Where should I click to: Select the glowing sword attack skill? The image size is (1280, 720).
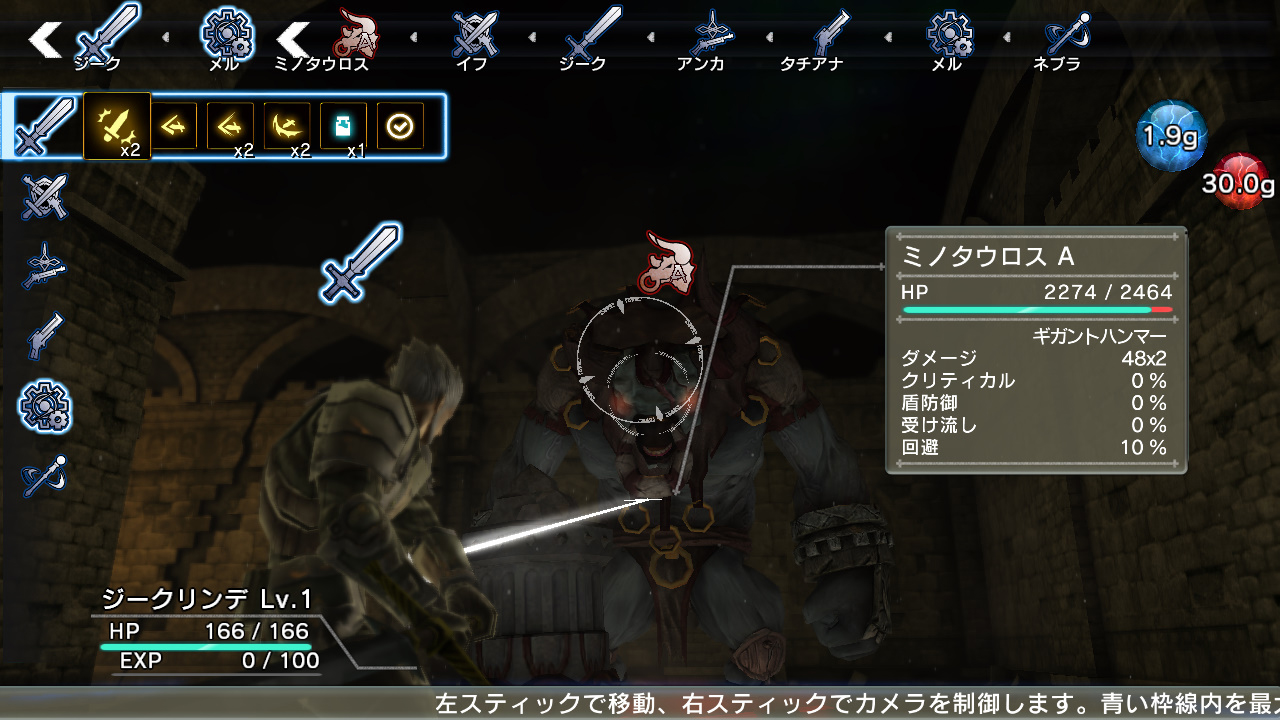pyautogui.click(x=117, y=126)
